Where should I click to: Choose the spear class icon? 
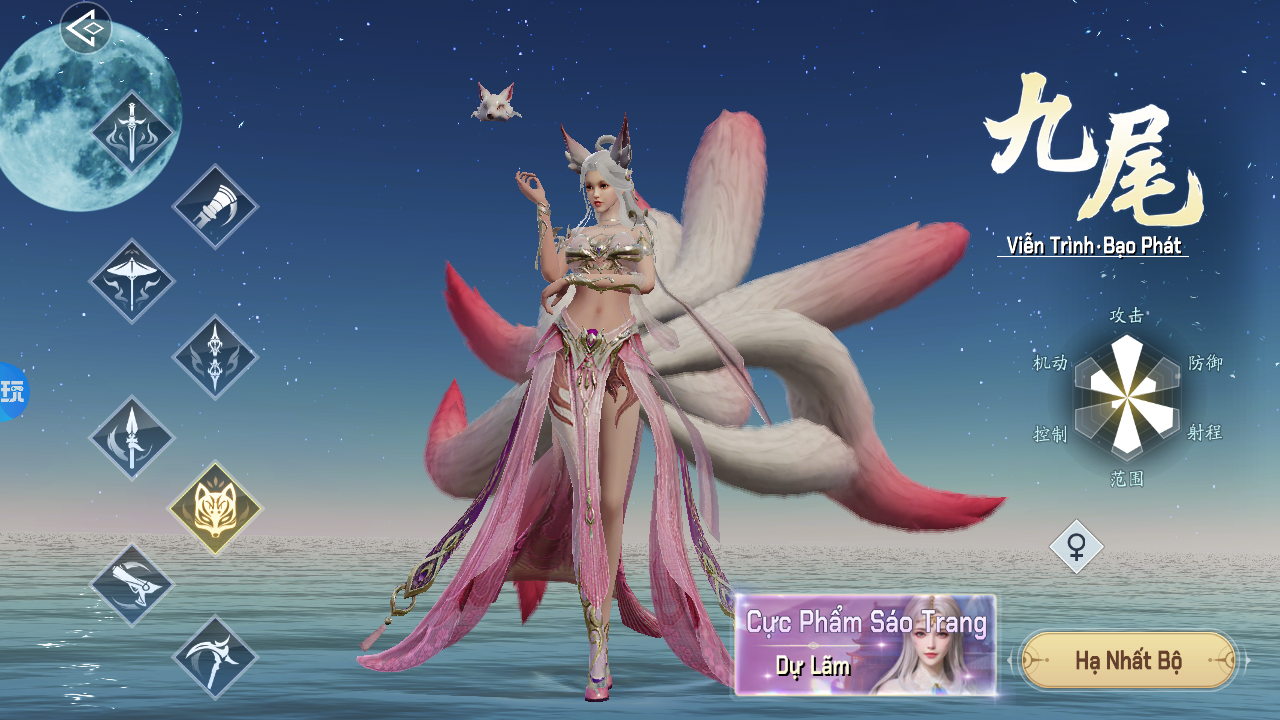click(x=132, y=437)
